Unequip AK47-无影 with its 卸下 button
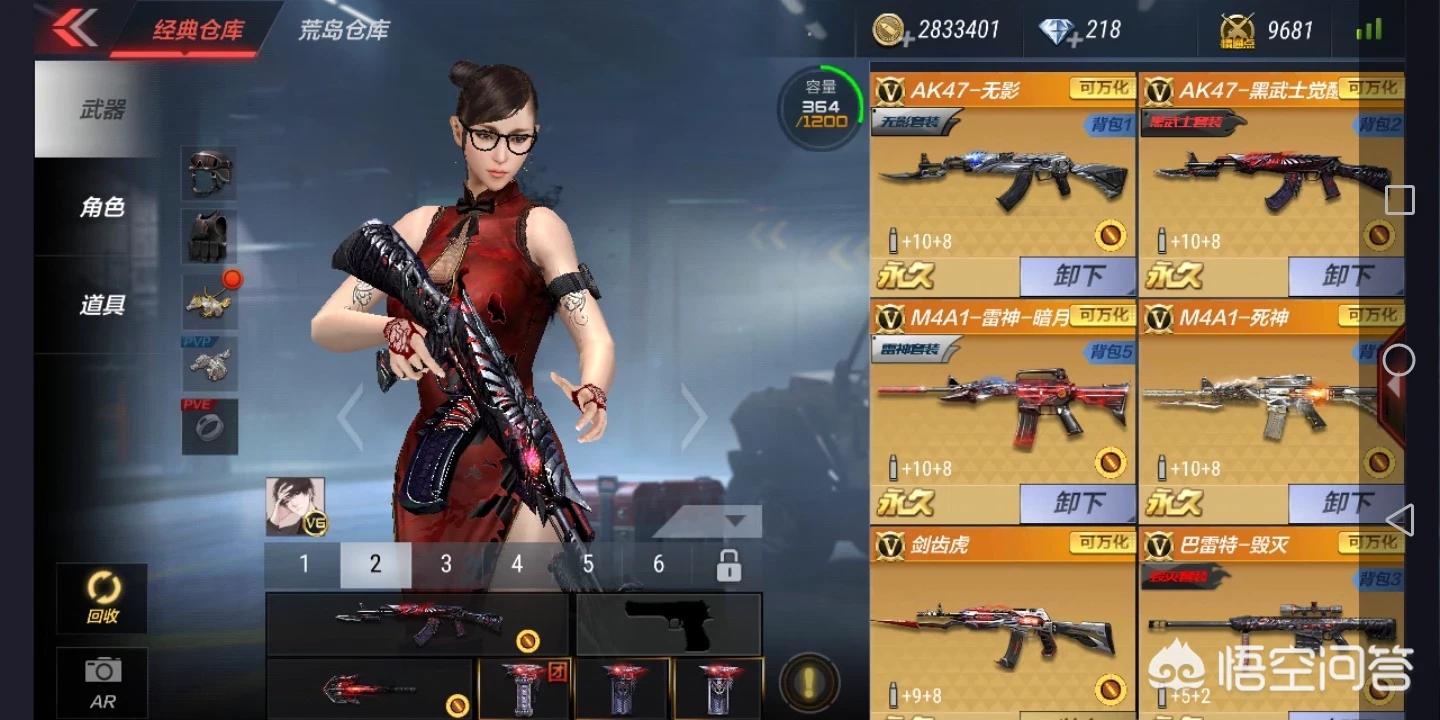This screenshot has height=720, width=1440. point(1077,276)
